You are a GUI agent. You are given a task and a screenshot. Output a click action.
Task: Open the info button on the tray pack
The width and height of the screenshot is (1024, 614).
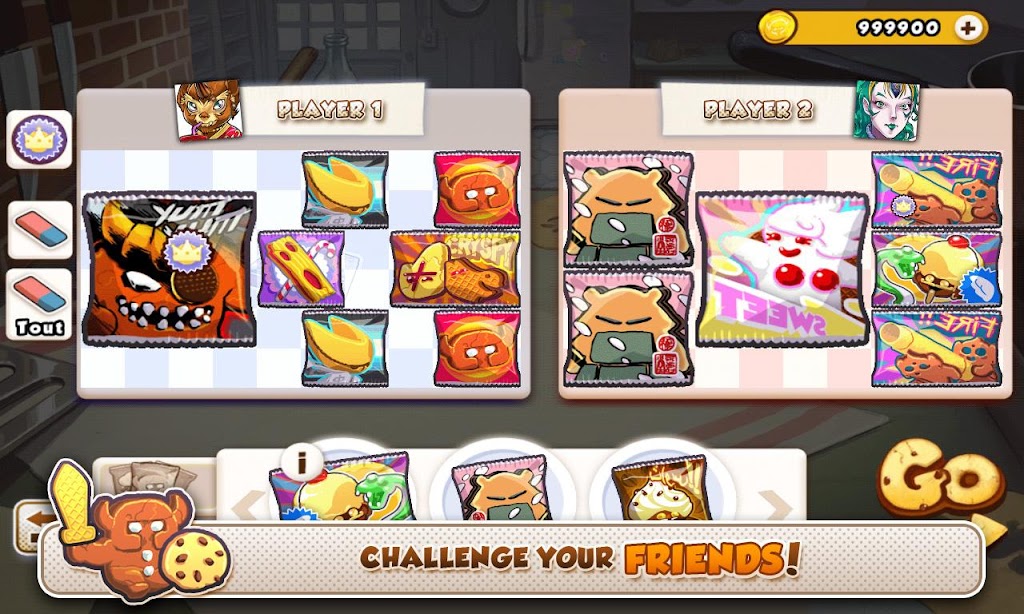tap(300, 462)
